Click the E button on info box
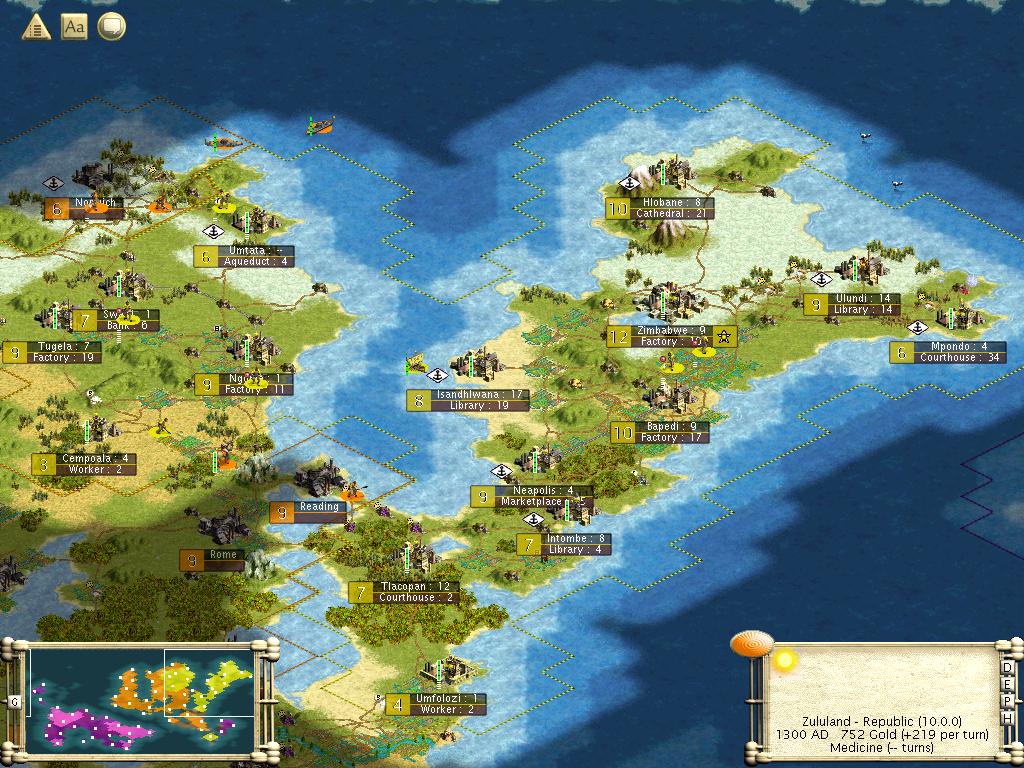 point(1008,685)
